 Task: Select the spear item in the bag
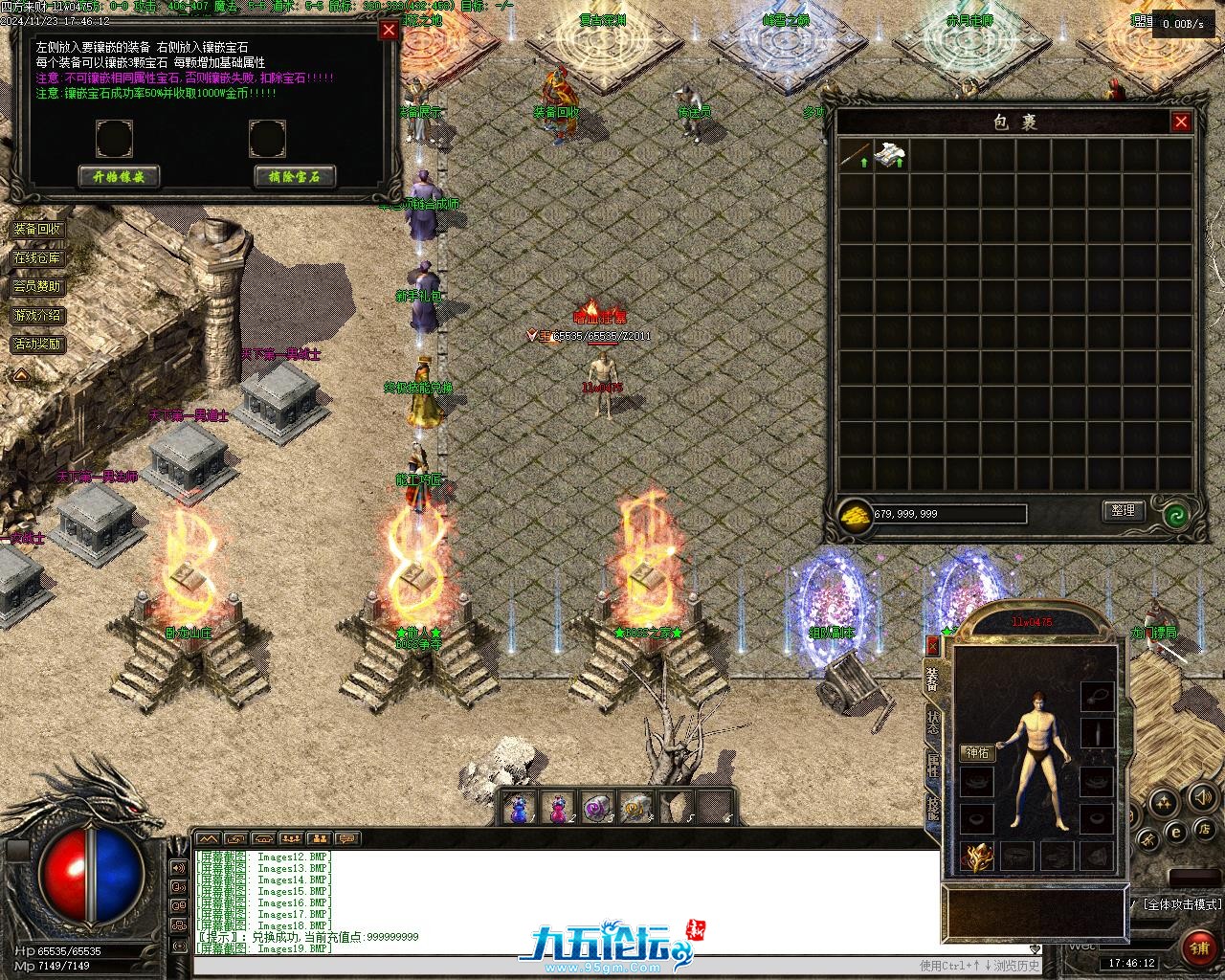[x=856, y=155]
